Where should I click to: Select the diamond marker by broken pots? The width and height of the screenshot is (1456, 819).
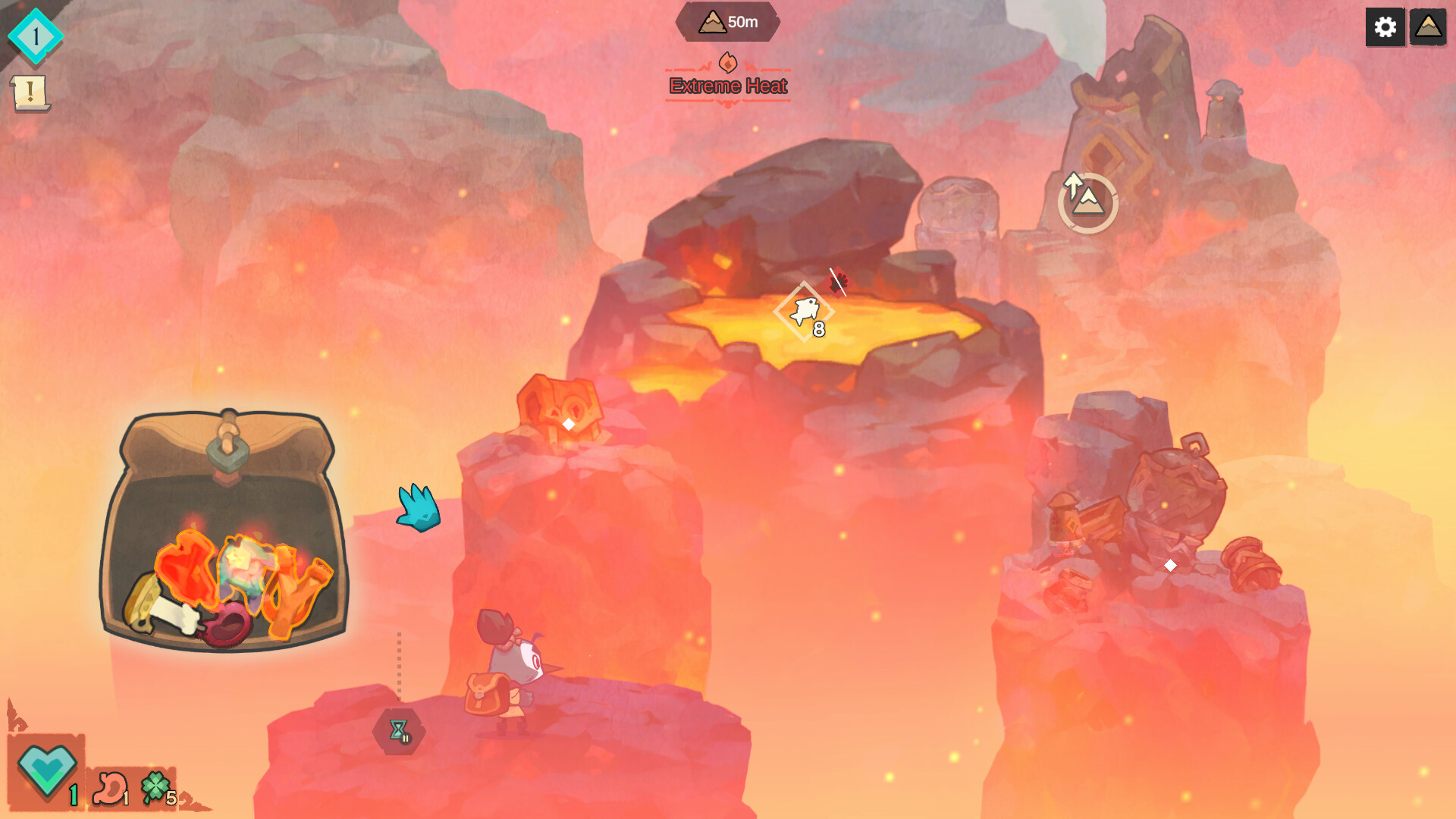point(1170,566)
